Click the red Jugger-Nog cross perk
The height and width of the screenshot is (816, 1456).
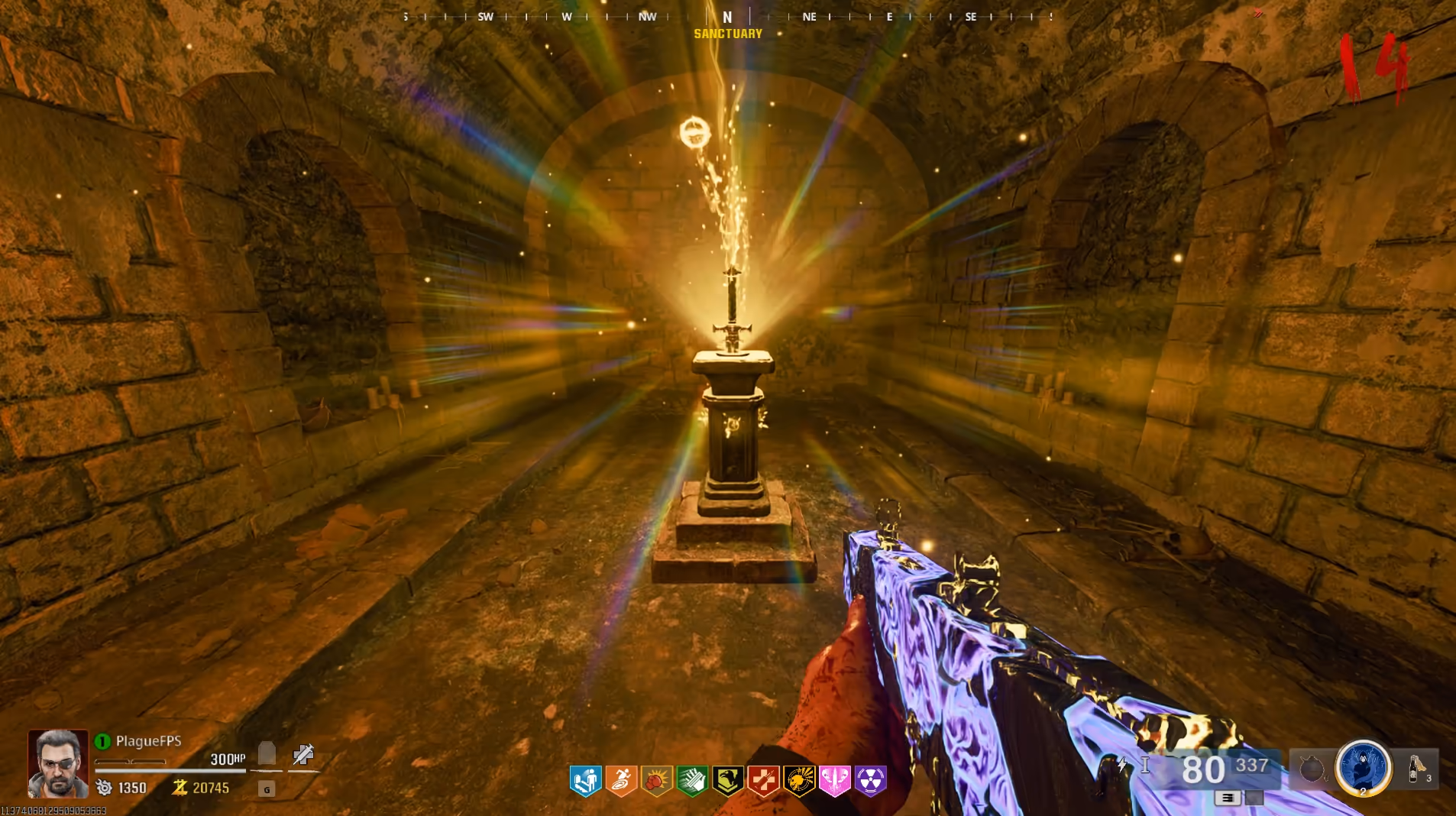pos(763,781)
